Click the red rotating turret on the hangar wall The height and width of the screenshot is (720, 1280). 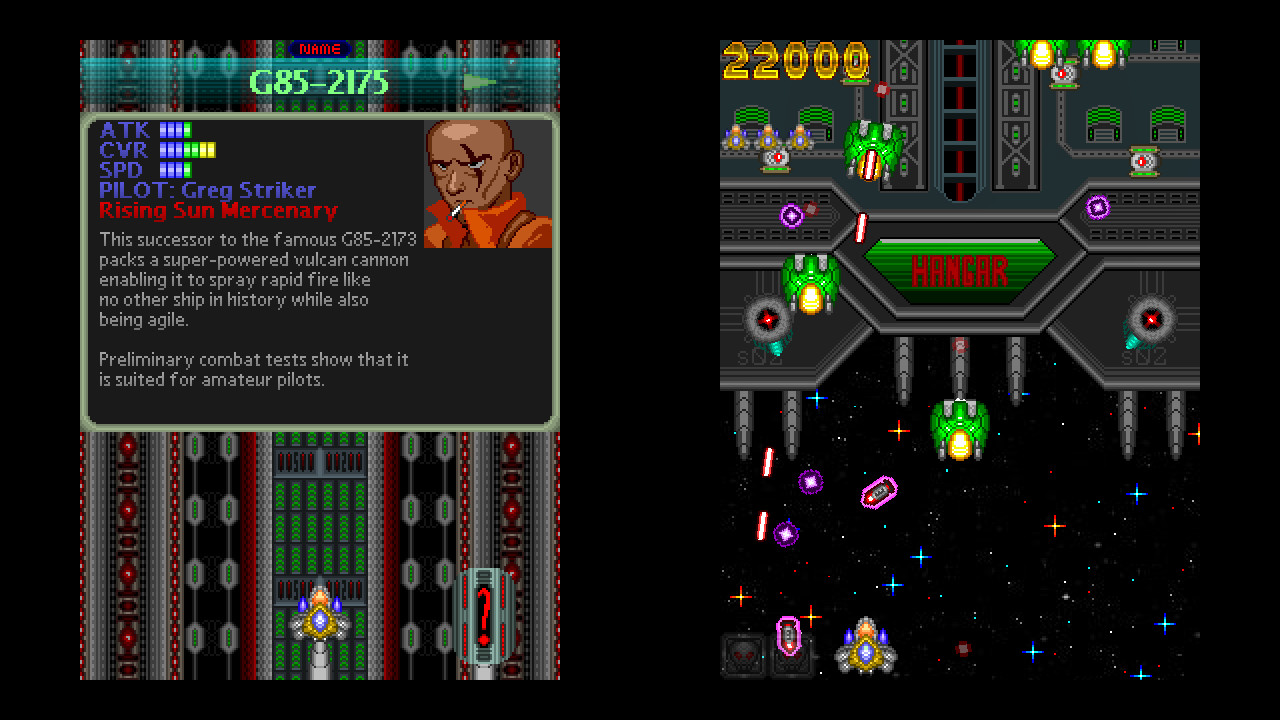[x=766, y=318]
